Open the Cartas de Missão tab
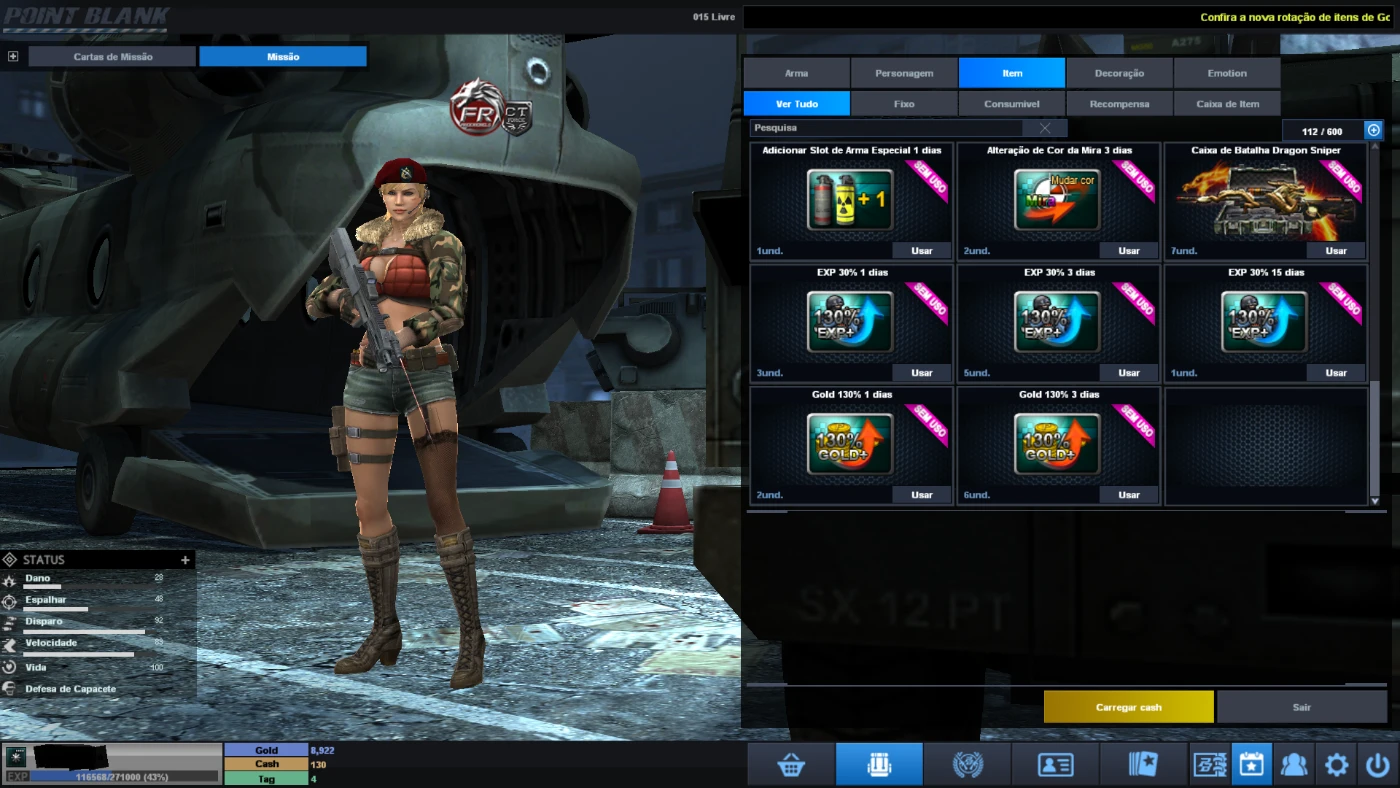The image size is (1400, 788). [113, 57]
